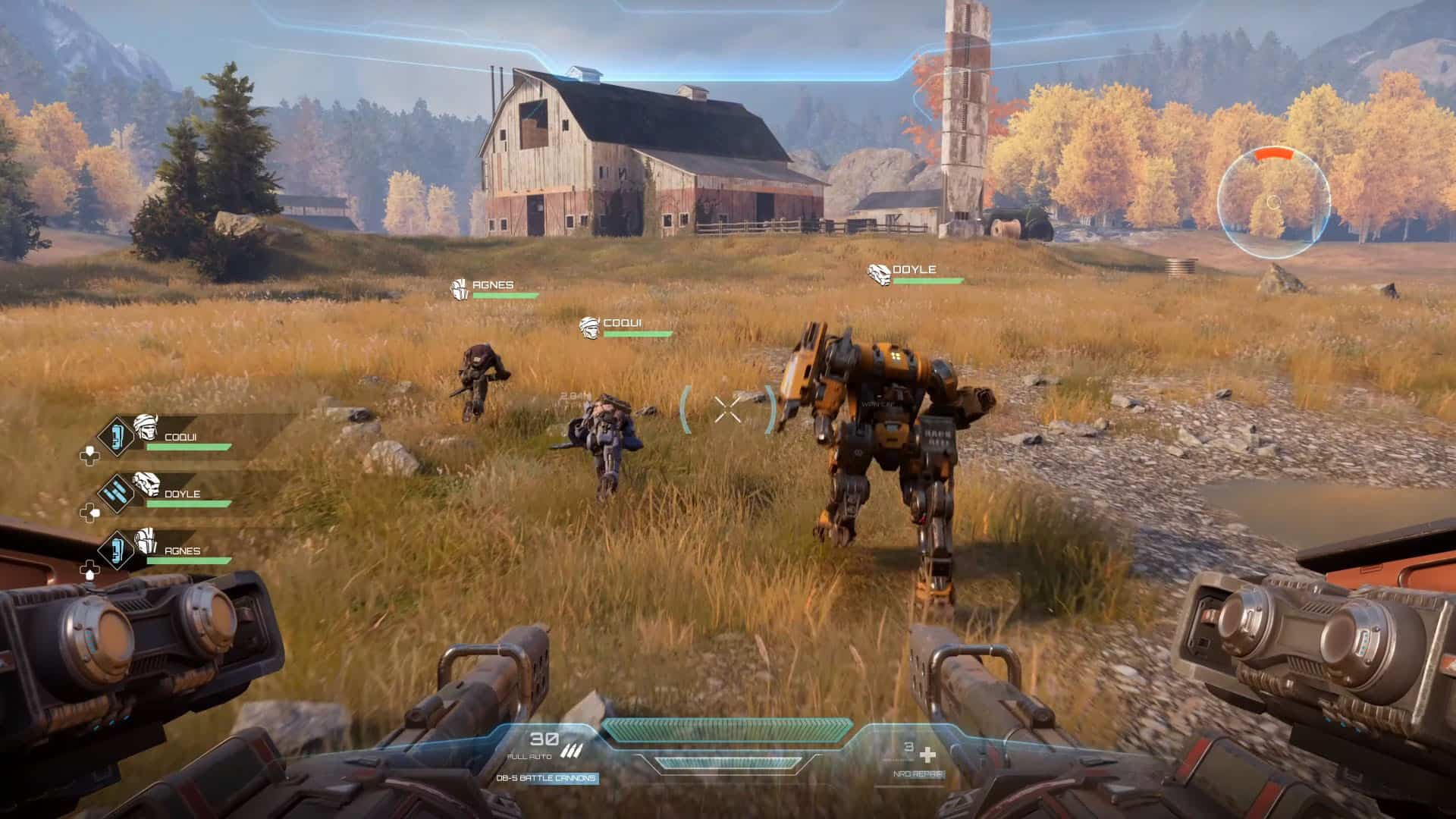Select Coqui's squad ability diamond icon
The image size is (1456, 819).
click(116, 437)
